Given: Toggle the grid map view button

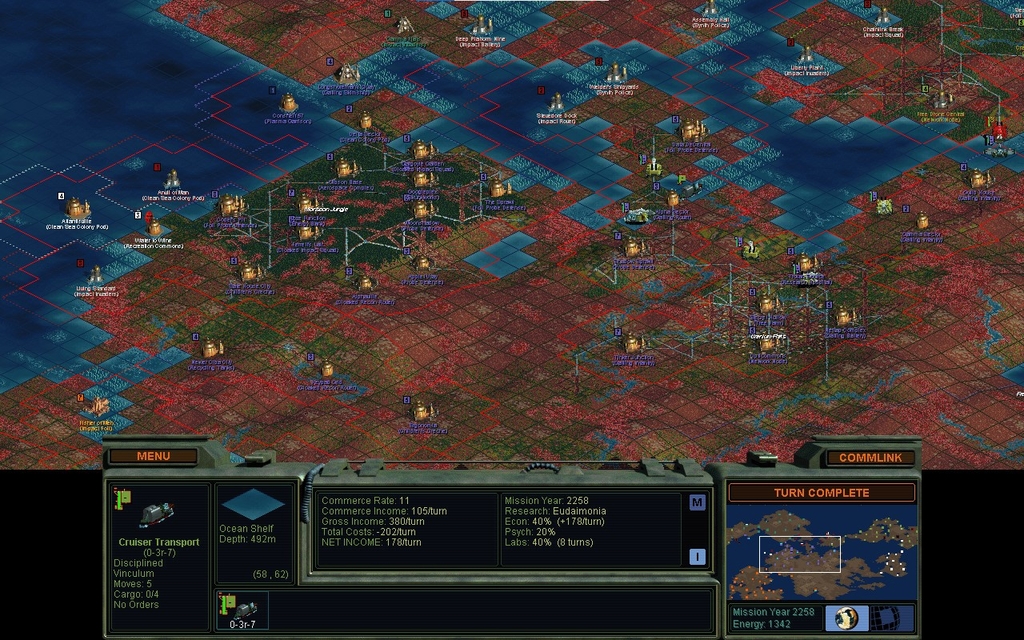Looking at the screenshot, I should tap(886, 617).
